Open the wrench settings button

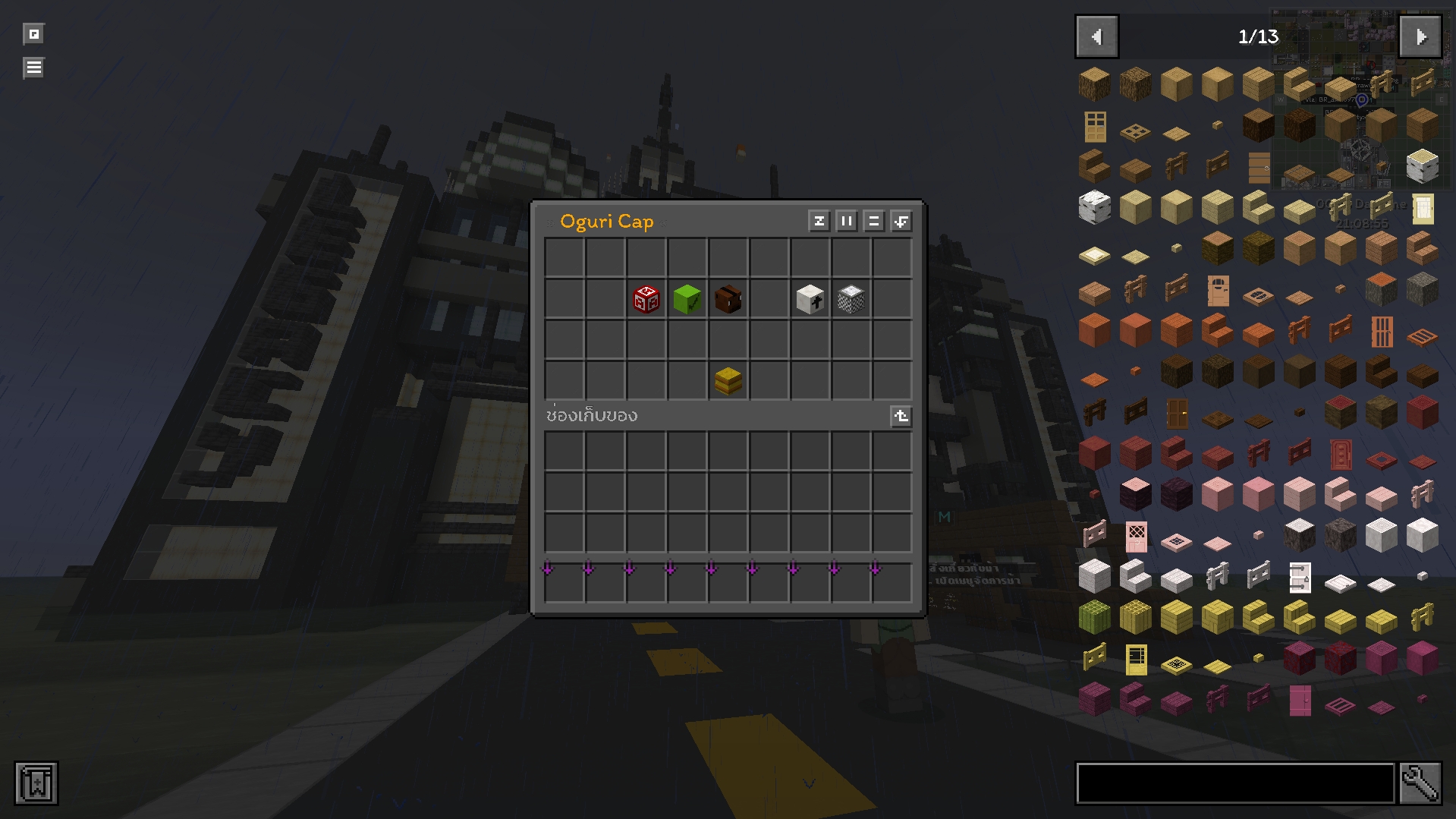(x=1420, y=783)
